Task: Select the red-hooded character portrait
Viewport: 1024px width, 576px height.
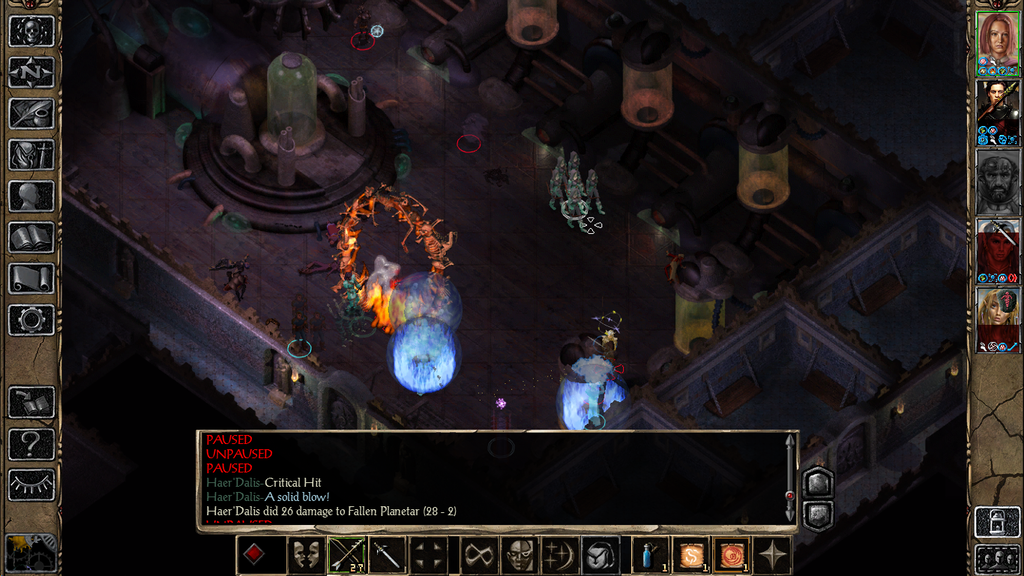Action: [997, 249]
